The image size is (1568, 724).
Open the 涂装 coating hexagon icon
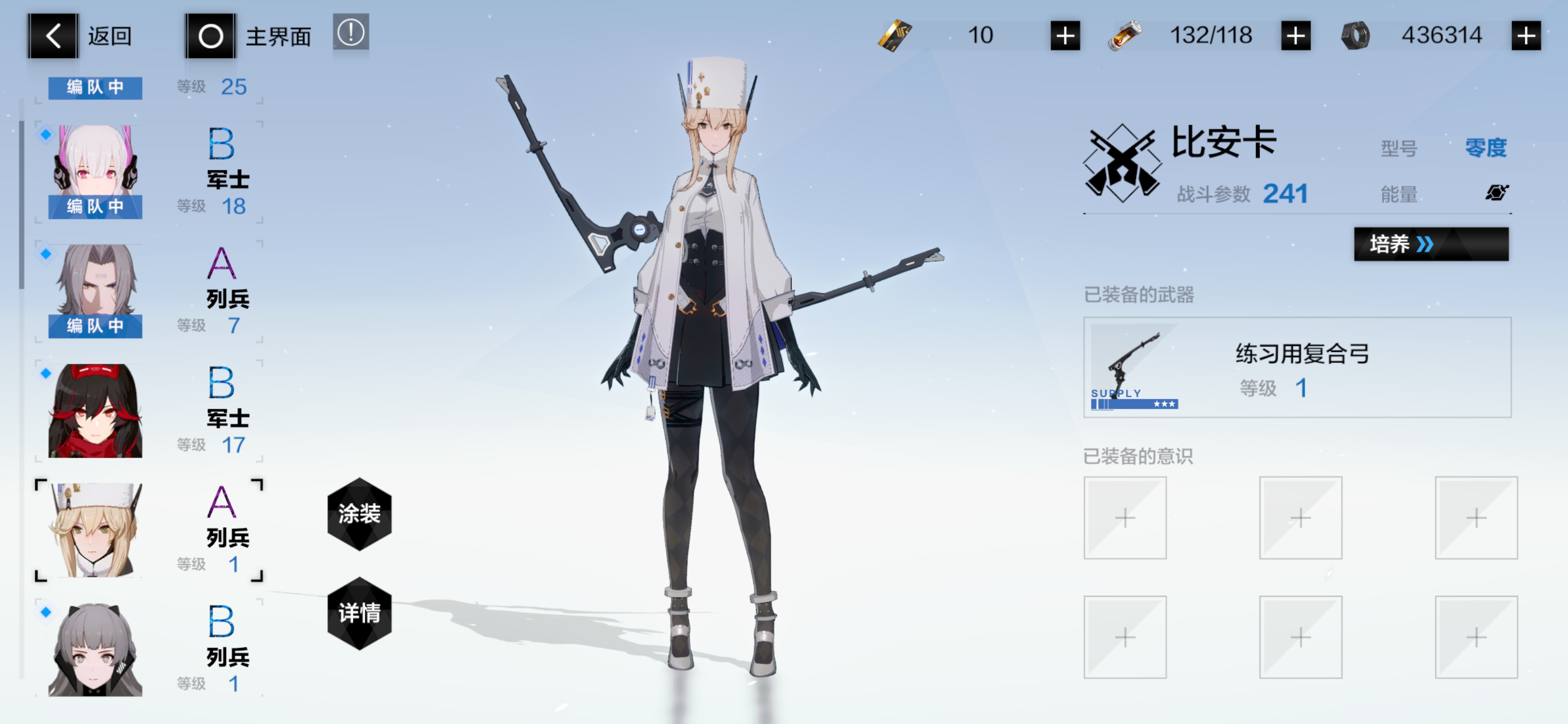pyautogui.click(x=359, y=514)
